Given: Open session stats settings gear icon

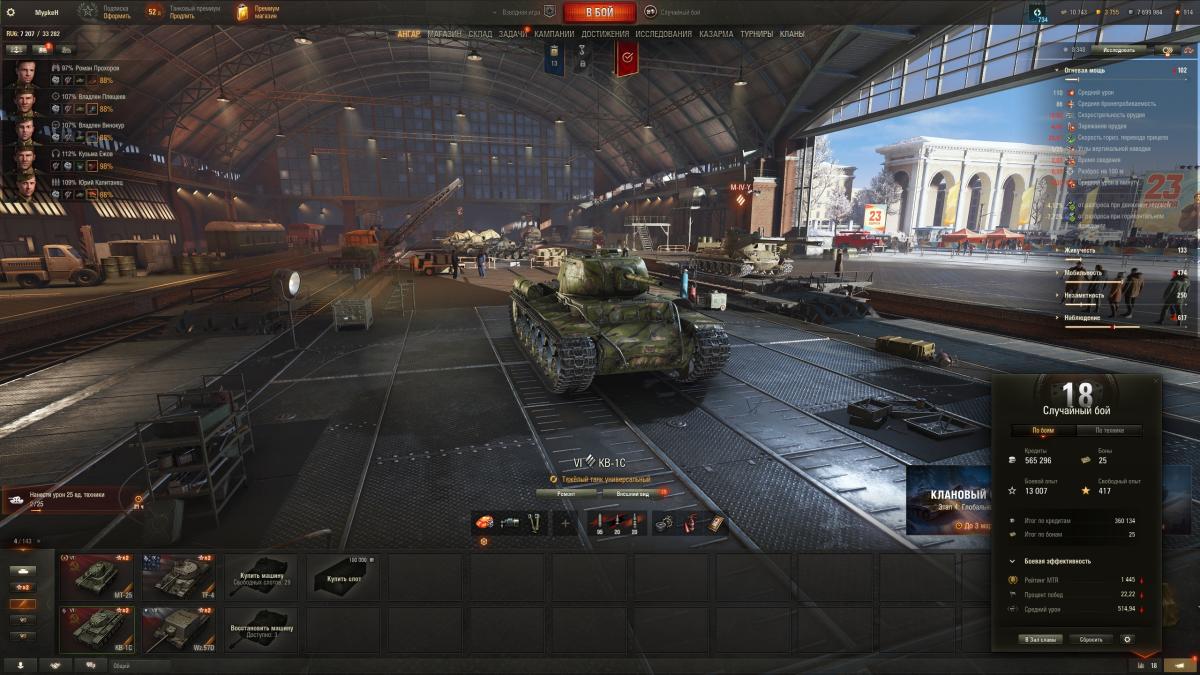Looking at the screenshot, I should [1128, 639].
